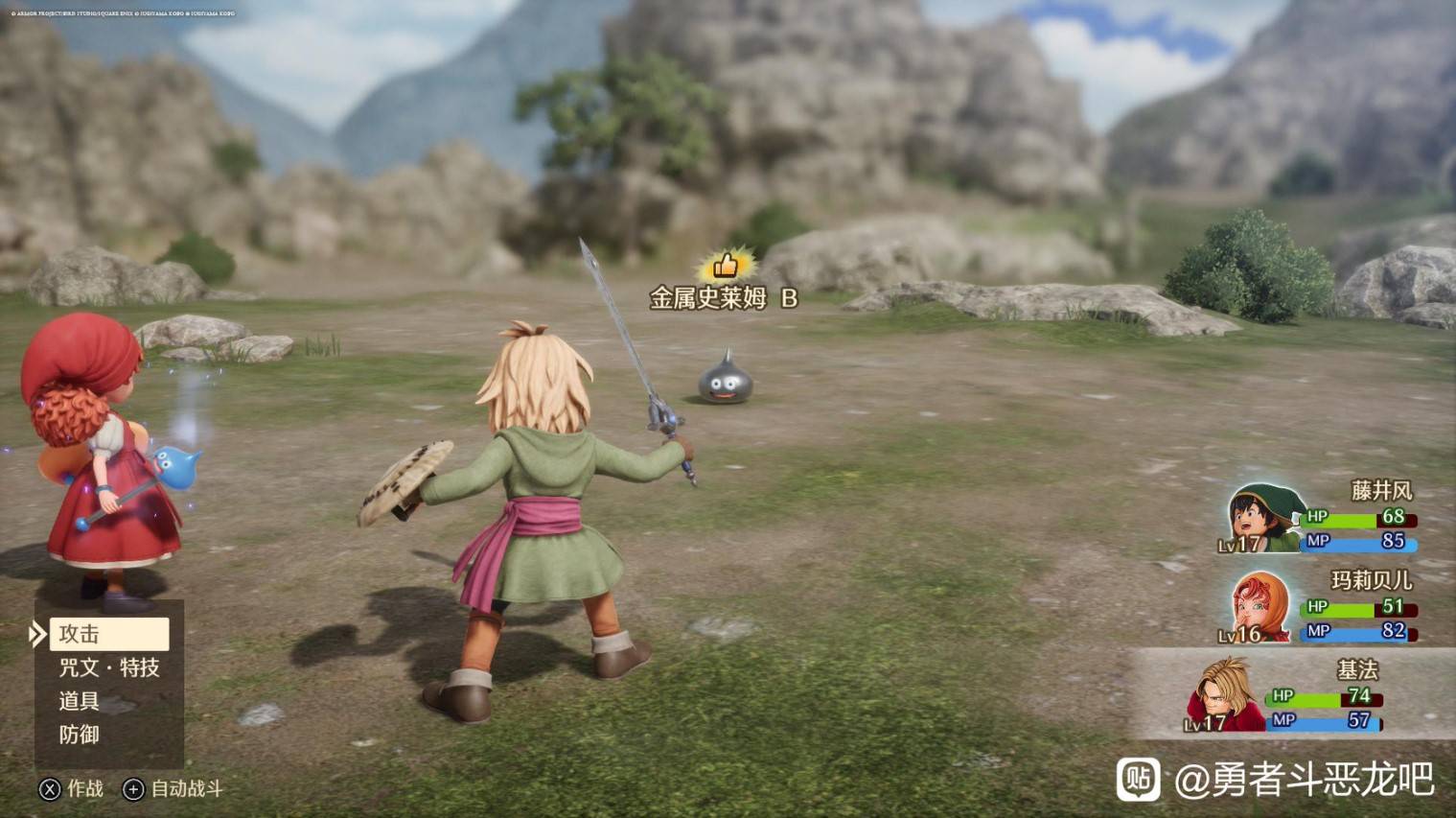Screen dimensions: 1456x818
Task: Open the 勇者斗恶龙吧 Tieba watermark link
Action: pyautogui.click(x=1276, y=780)
